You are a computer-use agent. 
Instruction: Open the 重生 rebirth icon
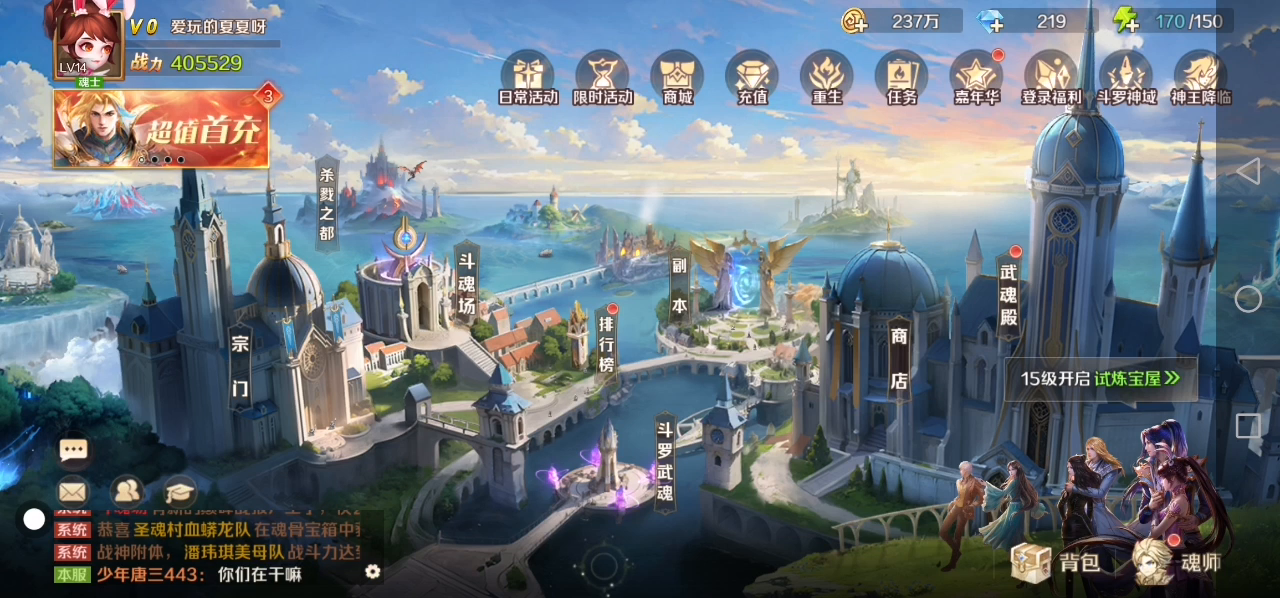[827, 76]
